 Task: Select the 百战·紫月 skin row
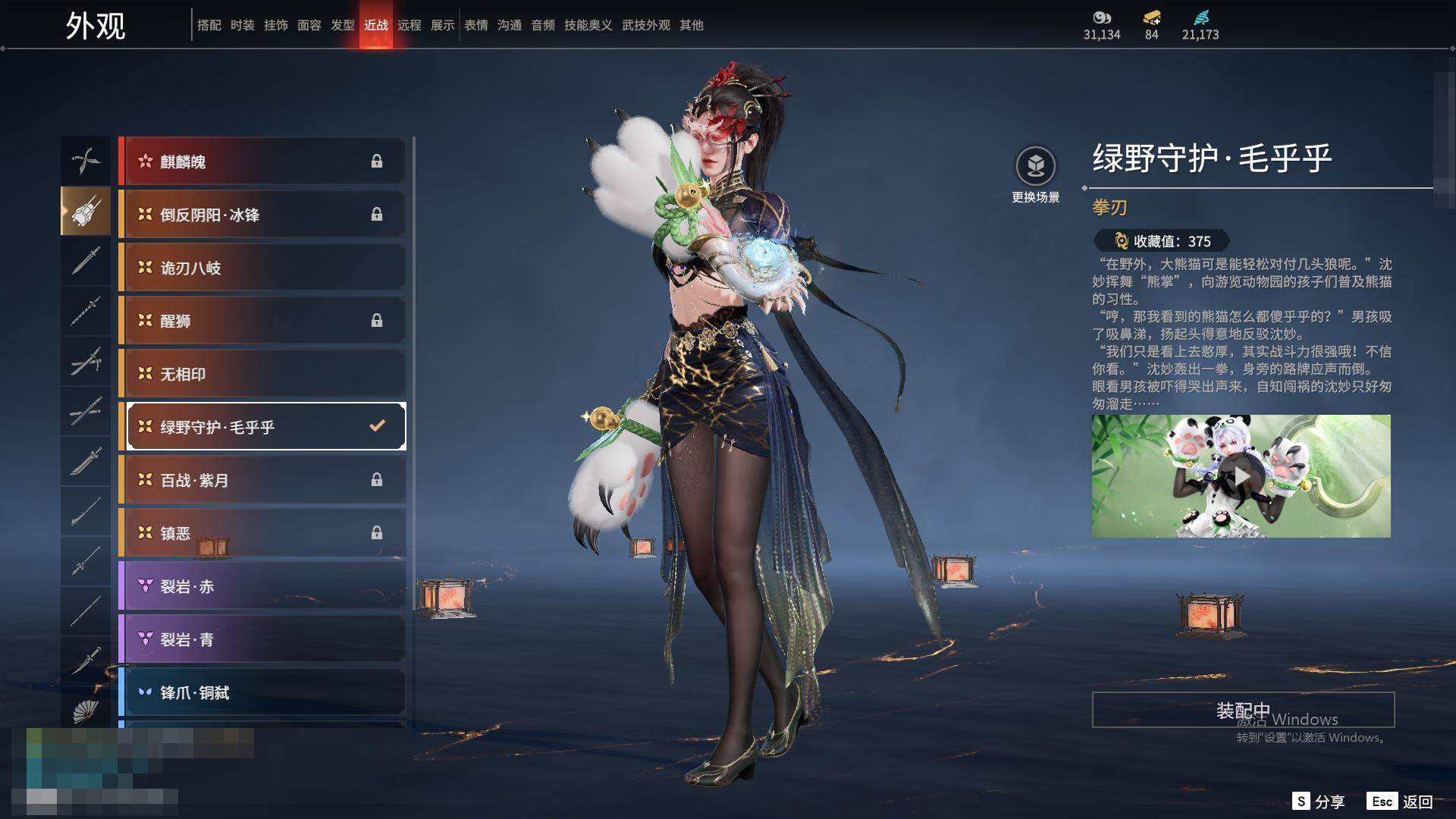click(262, 480)
